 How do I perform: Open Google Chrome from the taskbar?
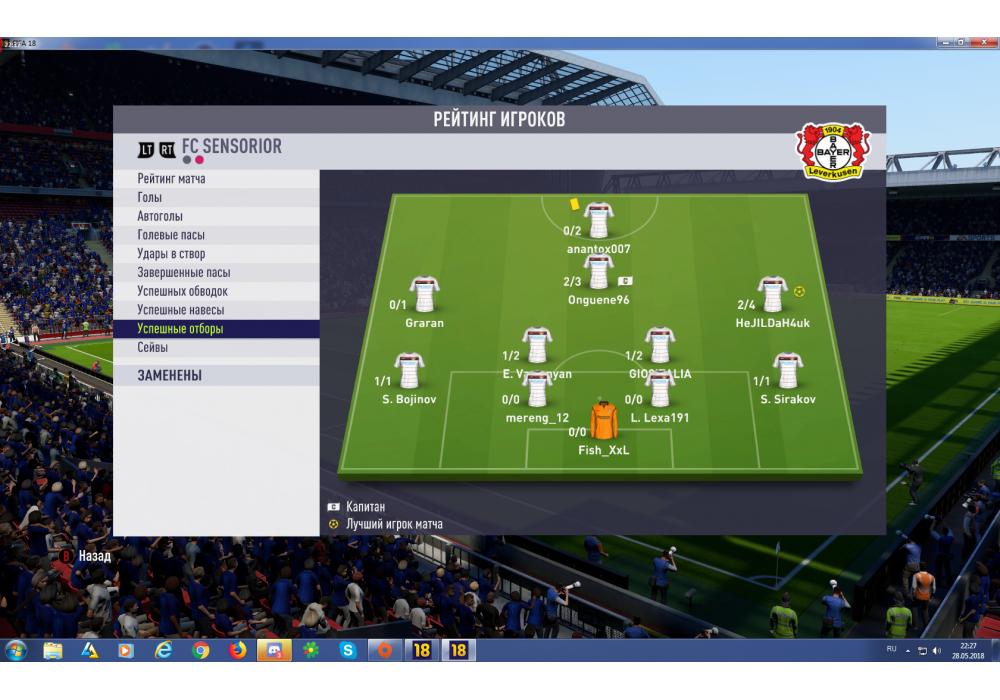tap(201, 650)
